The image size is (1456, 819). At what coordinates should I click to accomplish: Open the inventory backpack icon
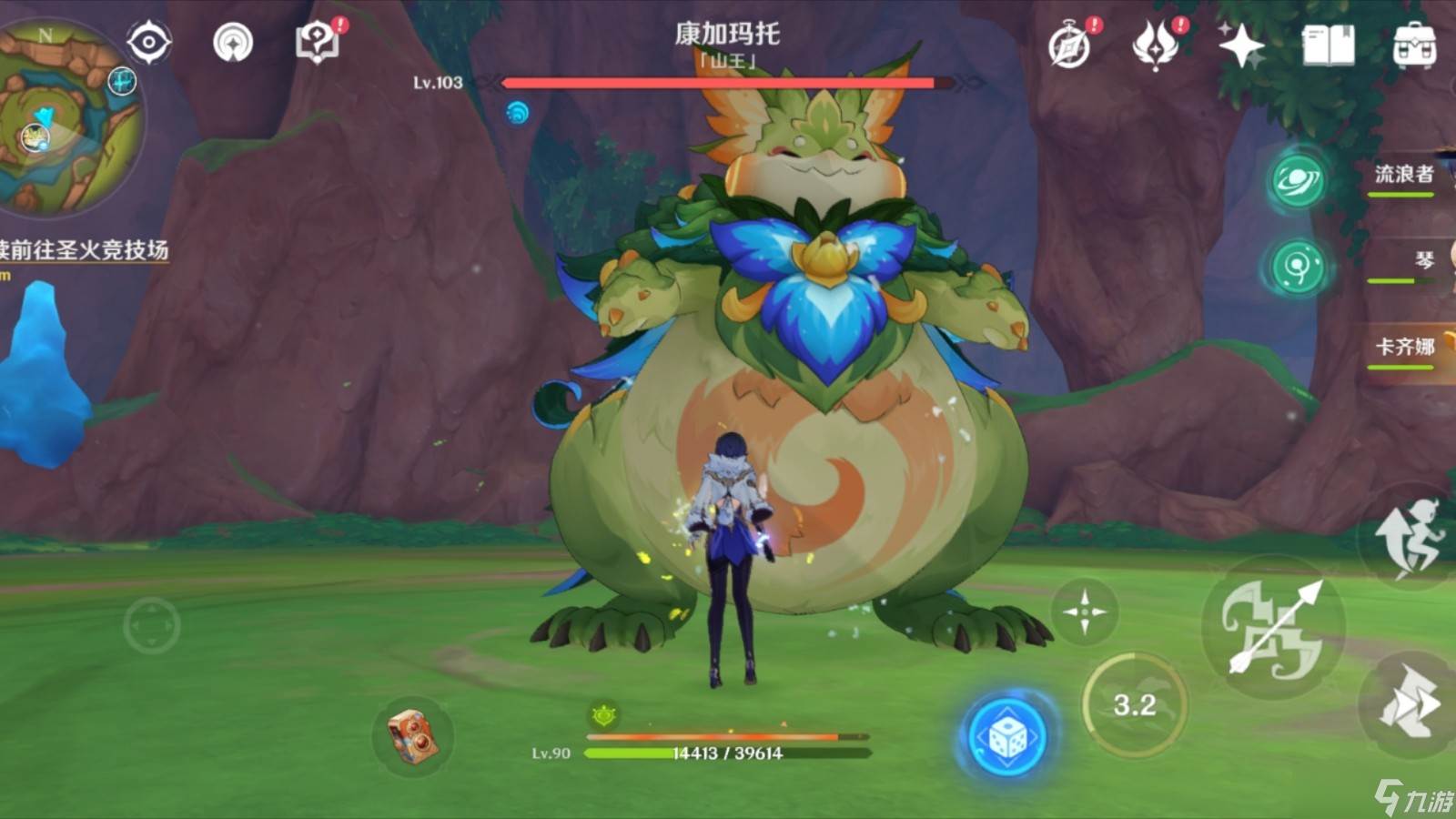tap(1414, 45)
